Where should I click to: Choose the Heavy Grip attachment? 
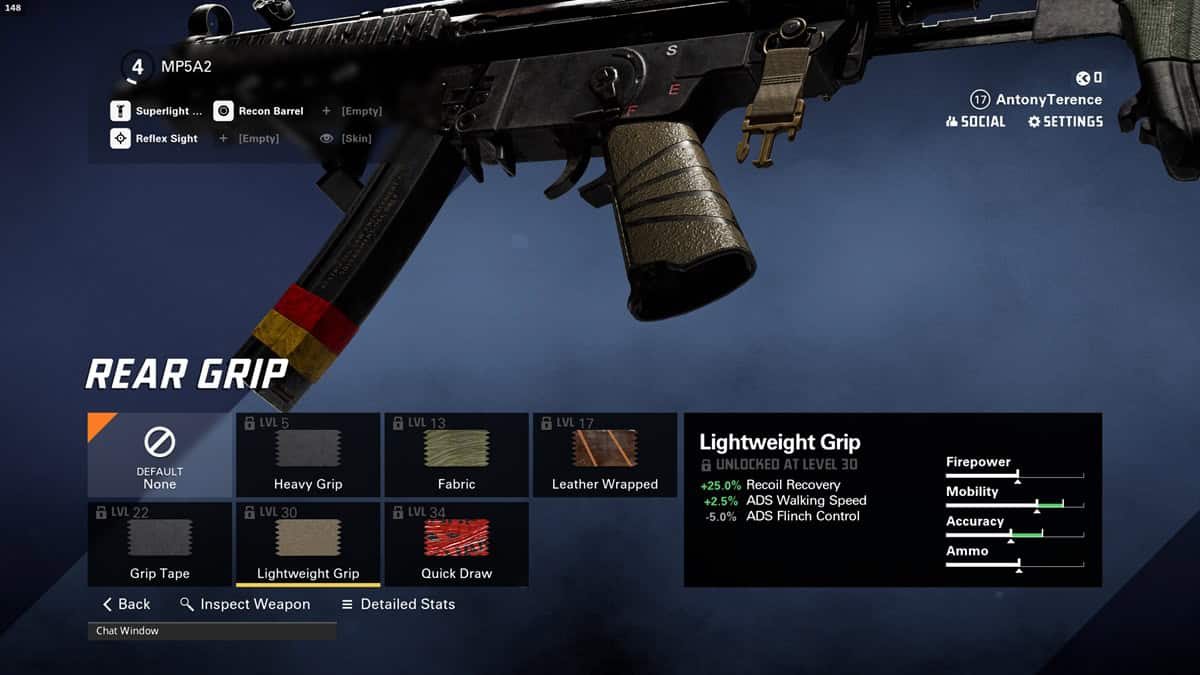point(308,455)
